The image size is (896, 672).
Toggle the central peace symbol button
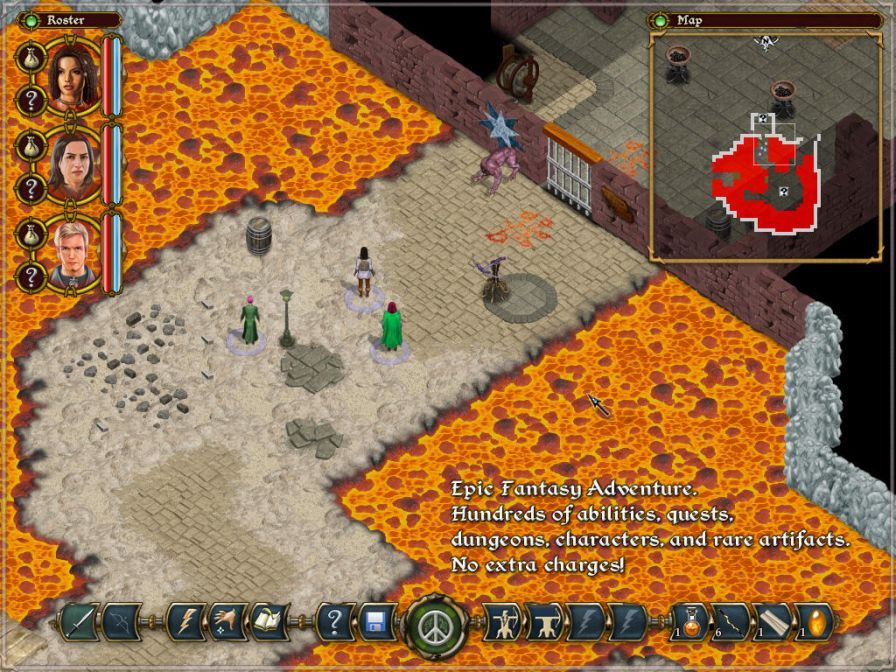[x=433, y=624]
